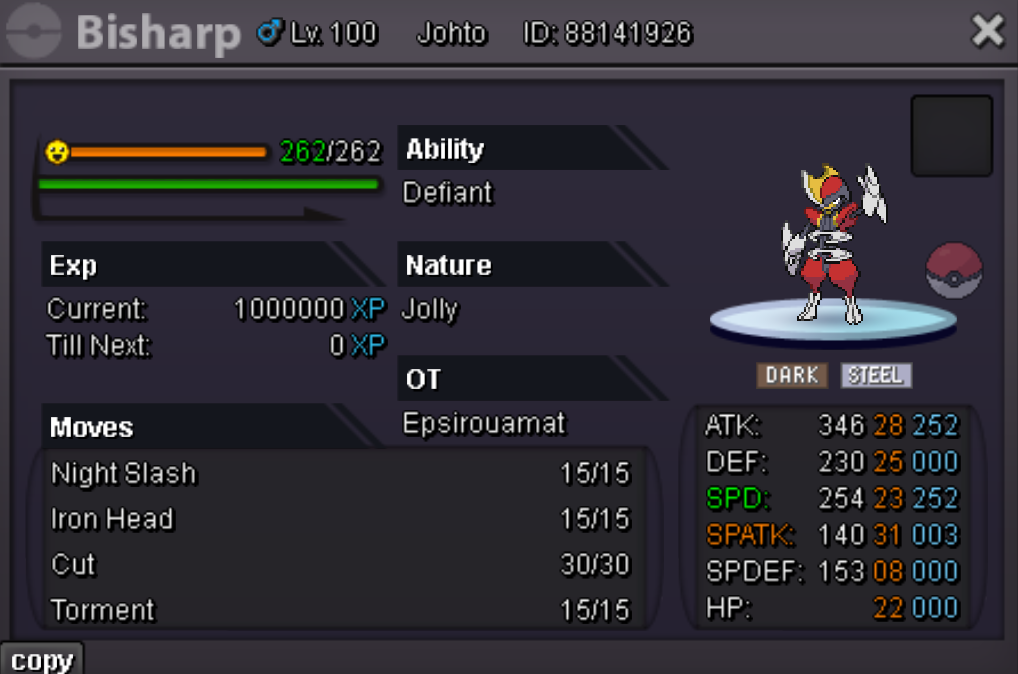Click the DARK type badge

(x=792, y=375)
